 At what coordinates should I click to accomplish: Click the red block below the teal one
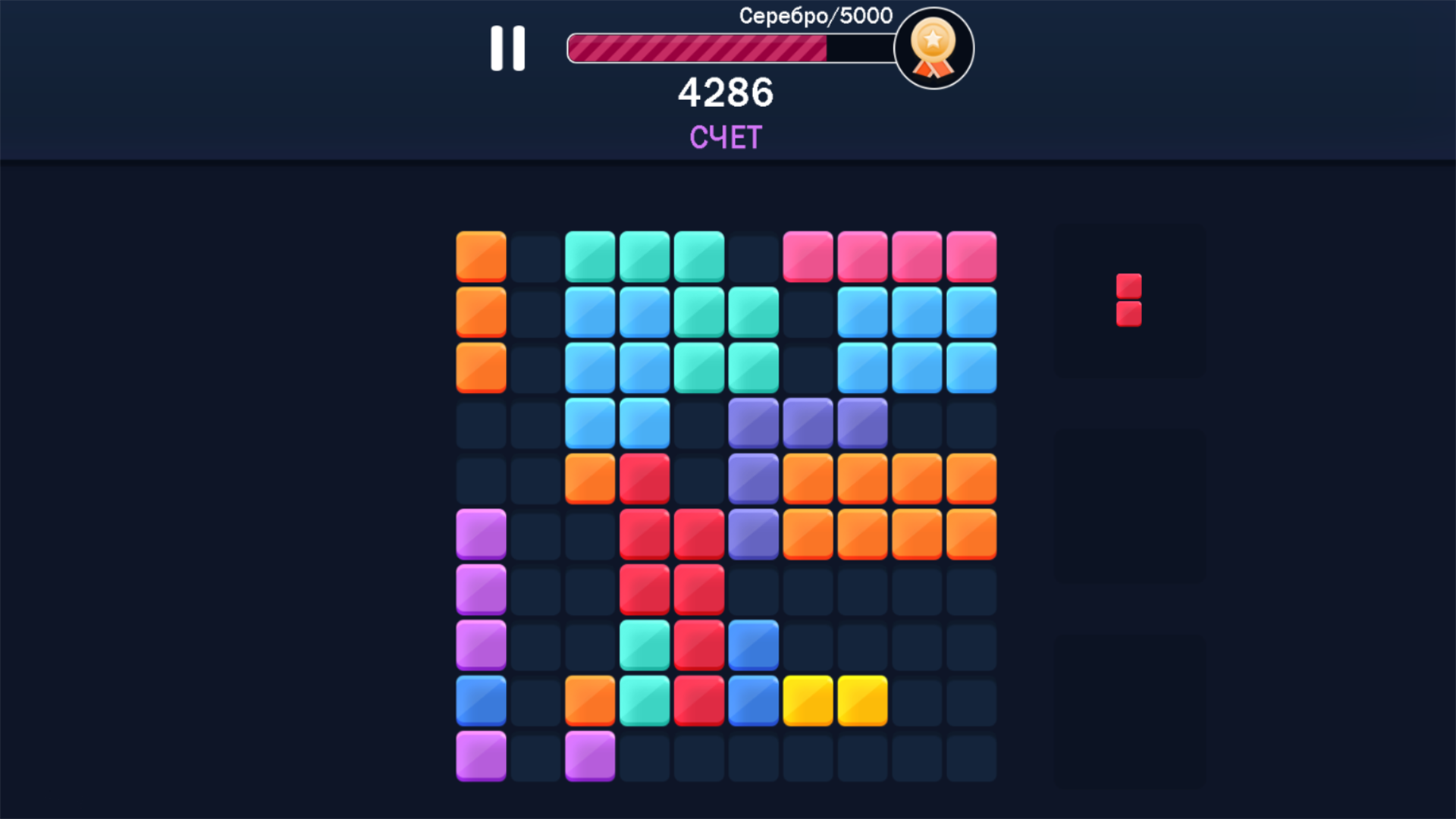(x=698, y=700)
